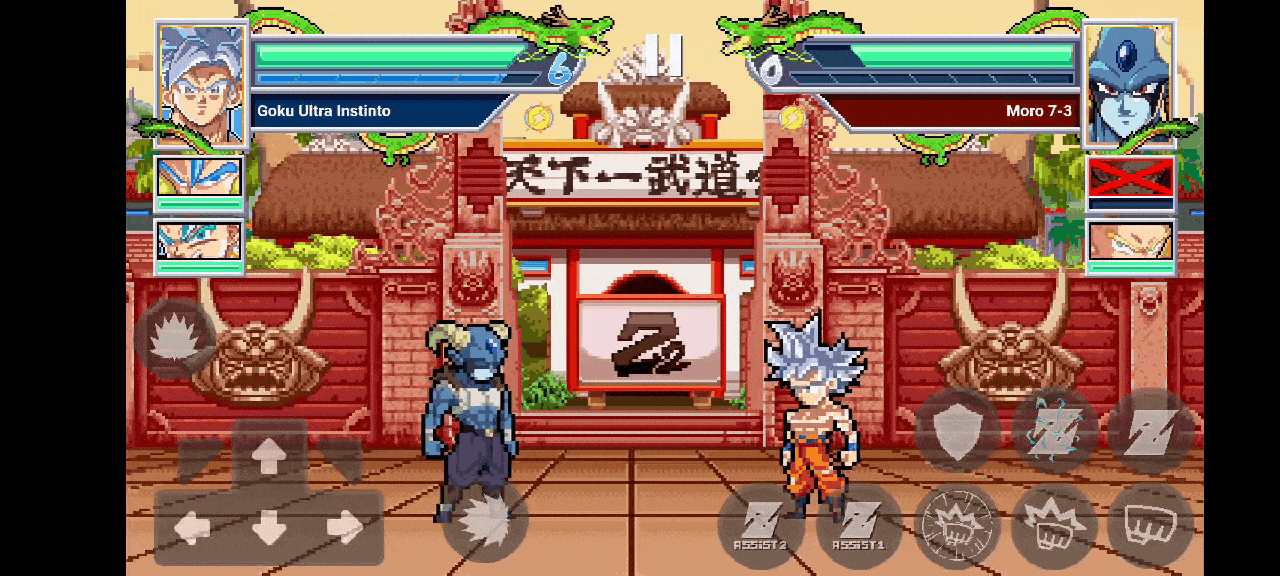Activate the shield guard button
The image size is (1280, 576).
click(957, 430)
